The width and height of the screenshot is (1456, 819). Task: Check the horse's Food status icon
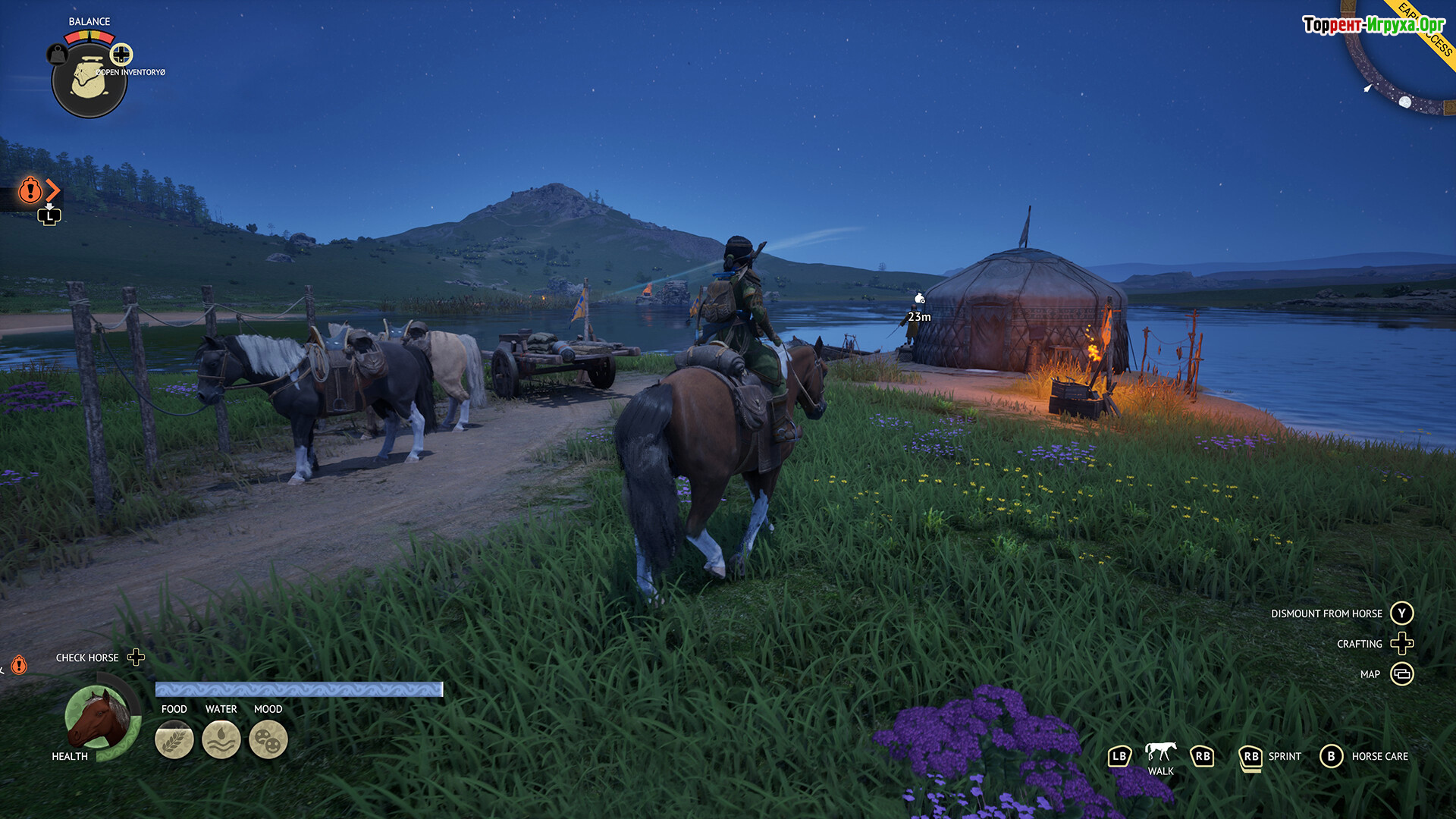pyautogui.click(x=174, y=739)
